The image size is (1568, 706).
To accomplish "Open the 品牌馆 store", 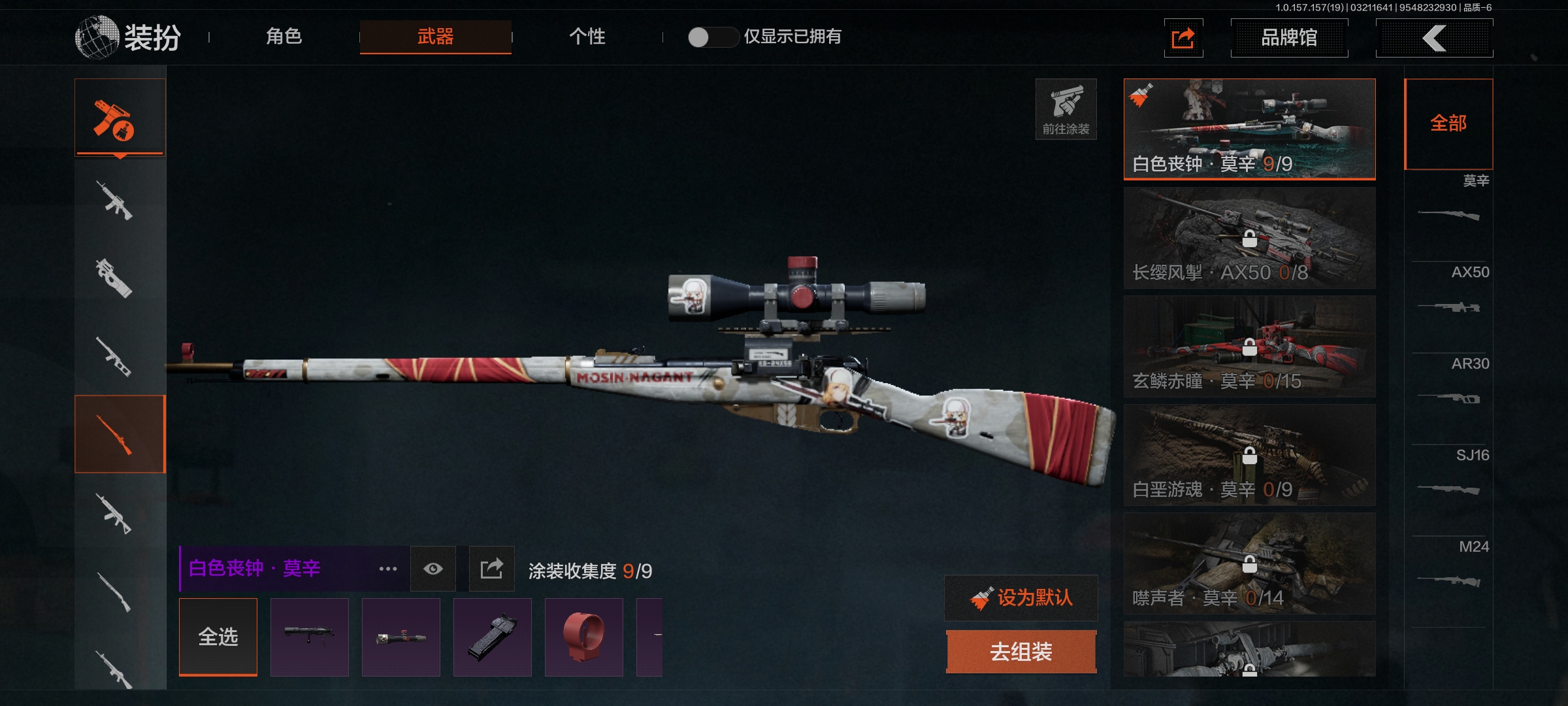I will [1288, 38].
